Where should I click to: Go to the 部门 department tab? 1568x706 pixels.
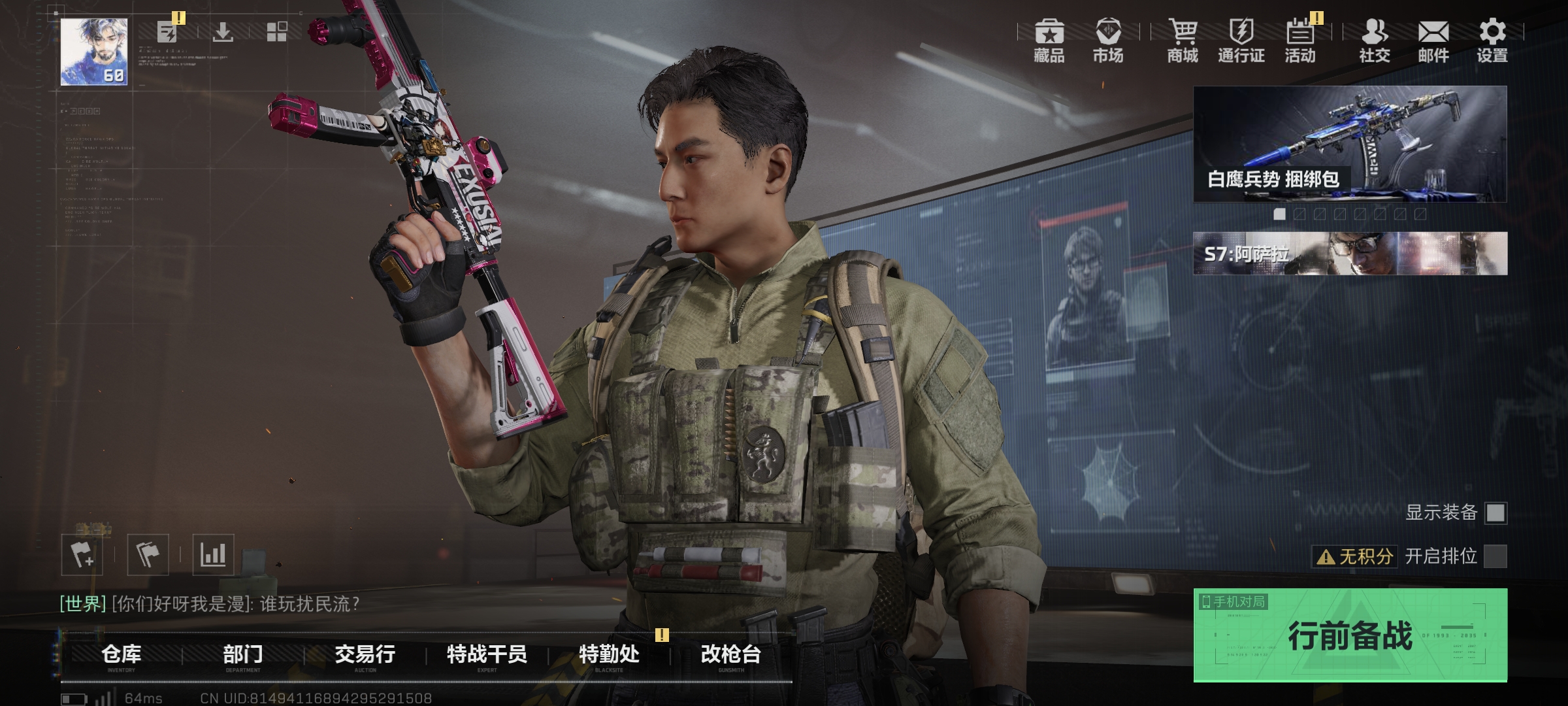243,654
